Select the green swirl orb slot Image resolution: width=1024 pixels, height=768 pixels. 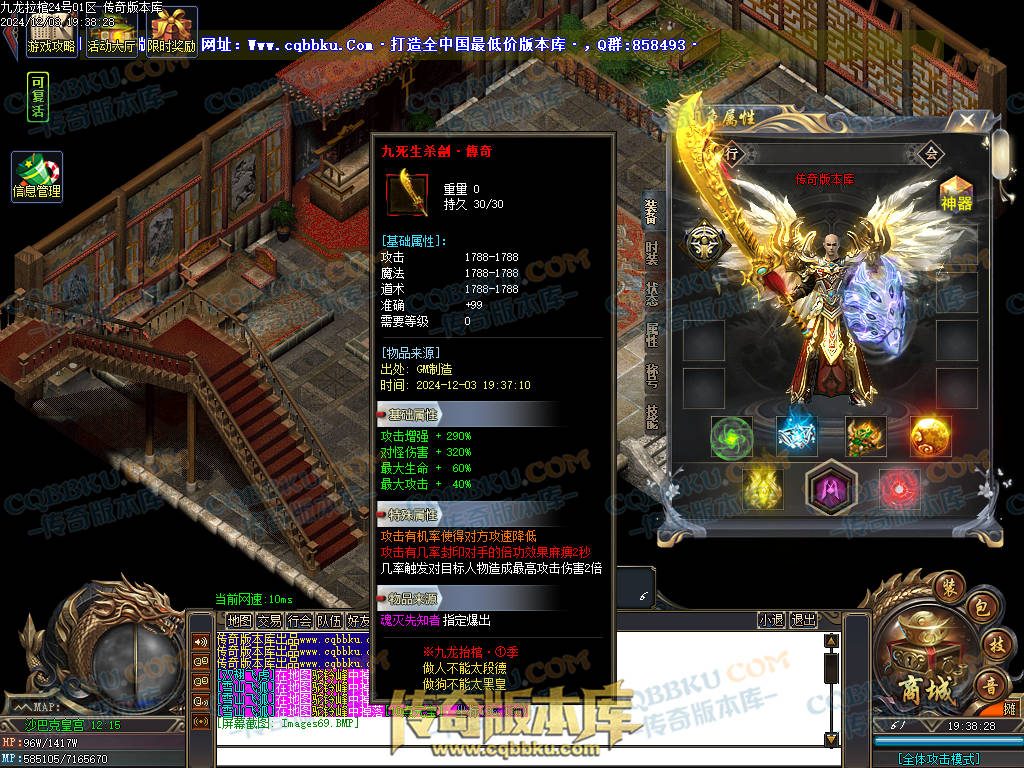tap(731, 436)
